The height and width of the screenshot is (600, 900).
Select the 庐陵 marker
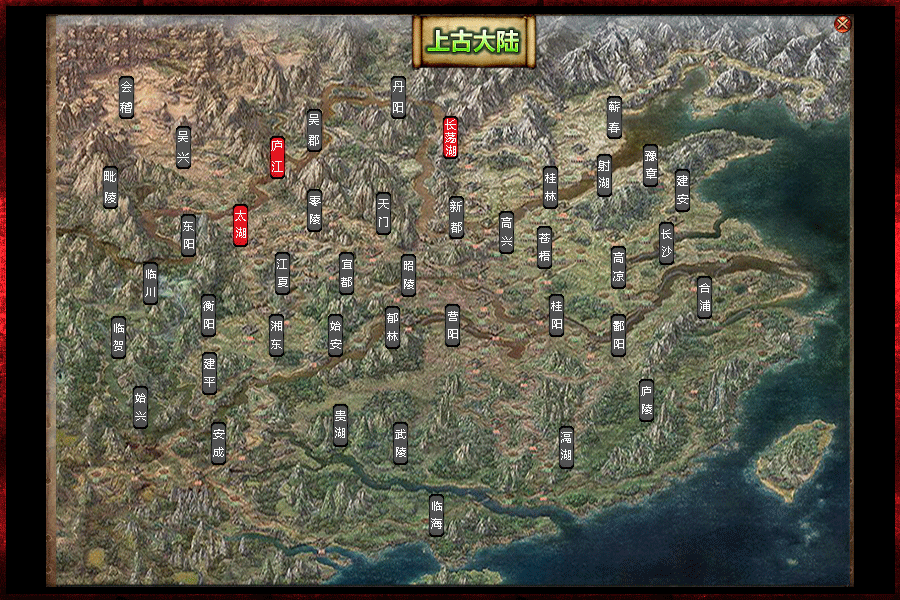(646, 400)
